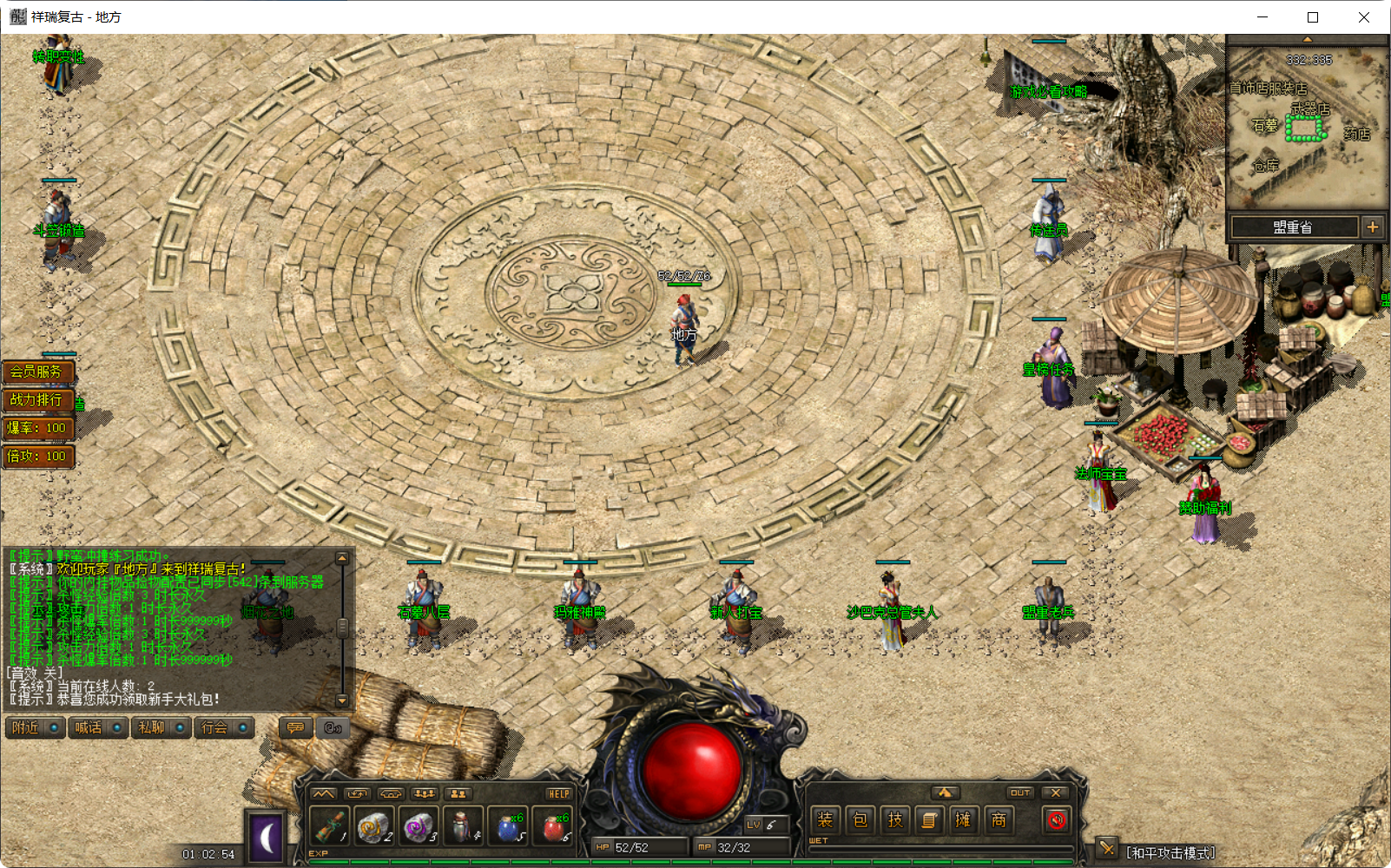
Task: Click the horse mount icon above the menu bar
Action: [x=946, y=792]
